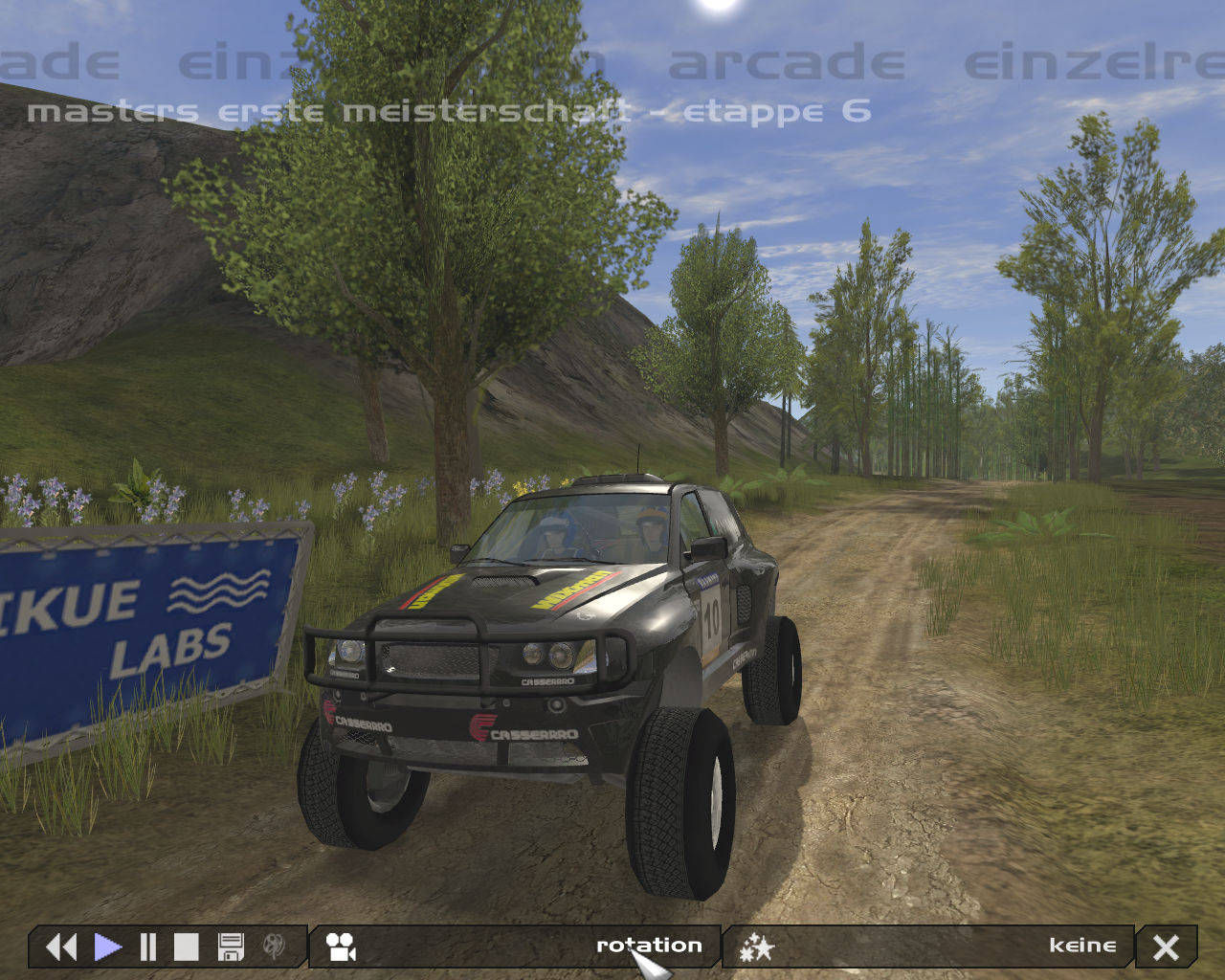Screen dimensions: 1225x980
Task: Save the replay with the floppy disk icon
Action: 231,947
